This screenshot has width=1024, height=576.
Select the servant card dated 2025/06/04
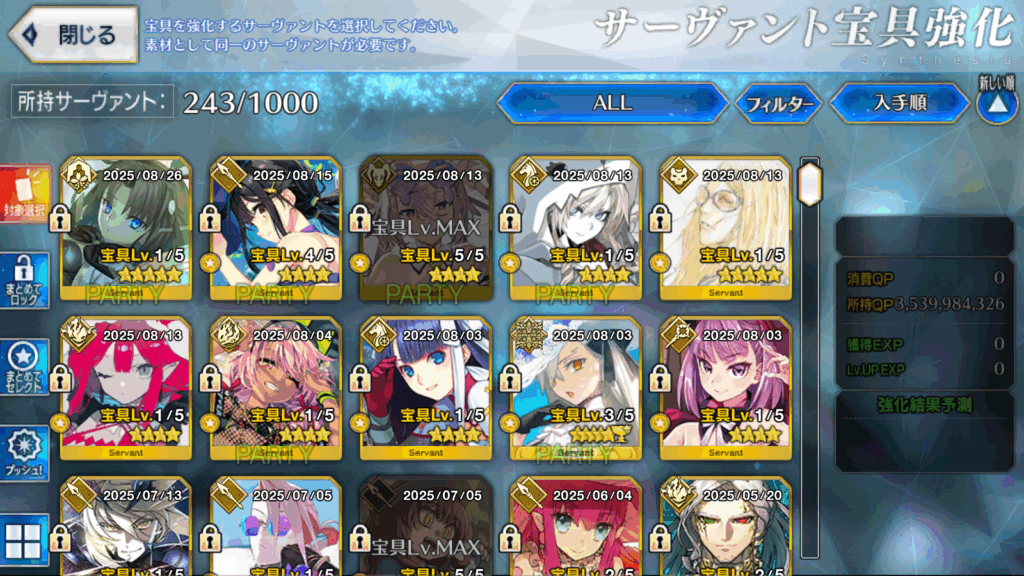pyautogui.click(x=576, y=528)
